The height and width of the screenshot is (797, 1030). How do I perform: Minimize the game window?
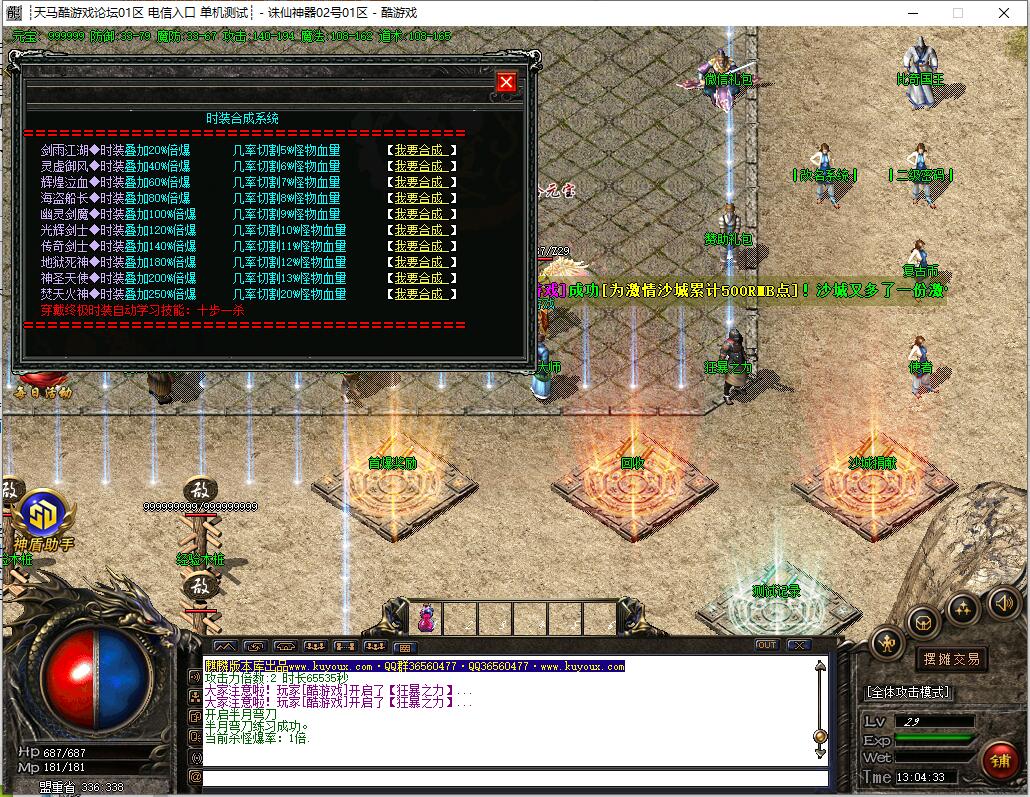(x=911, y=13)
